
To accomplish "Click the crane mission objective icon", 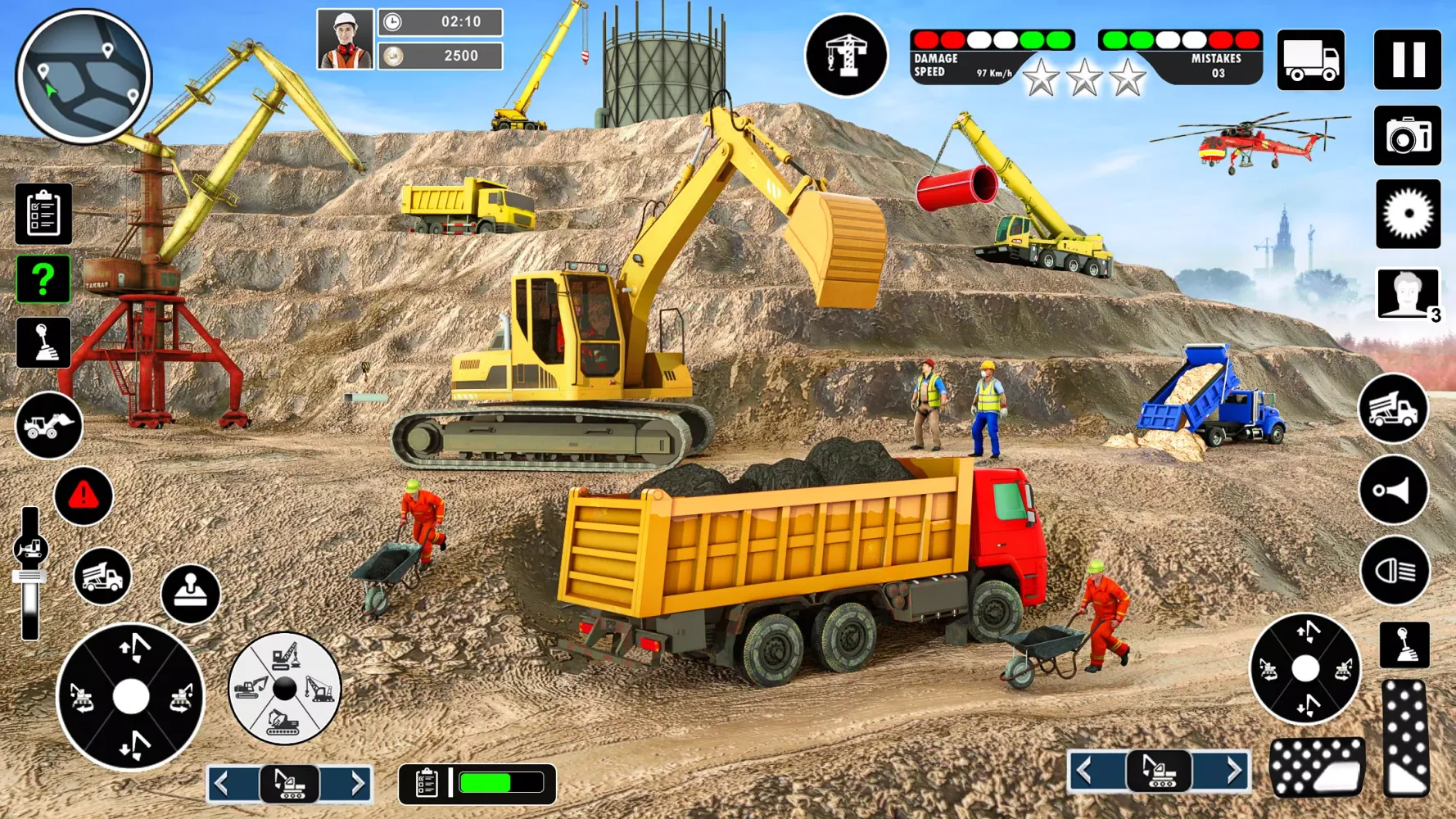I will tap(847, 54).
